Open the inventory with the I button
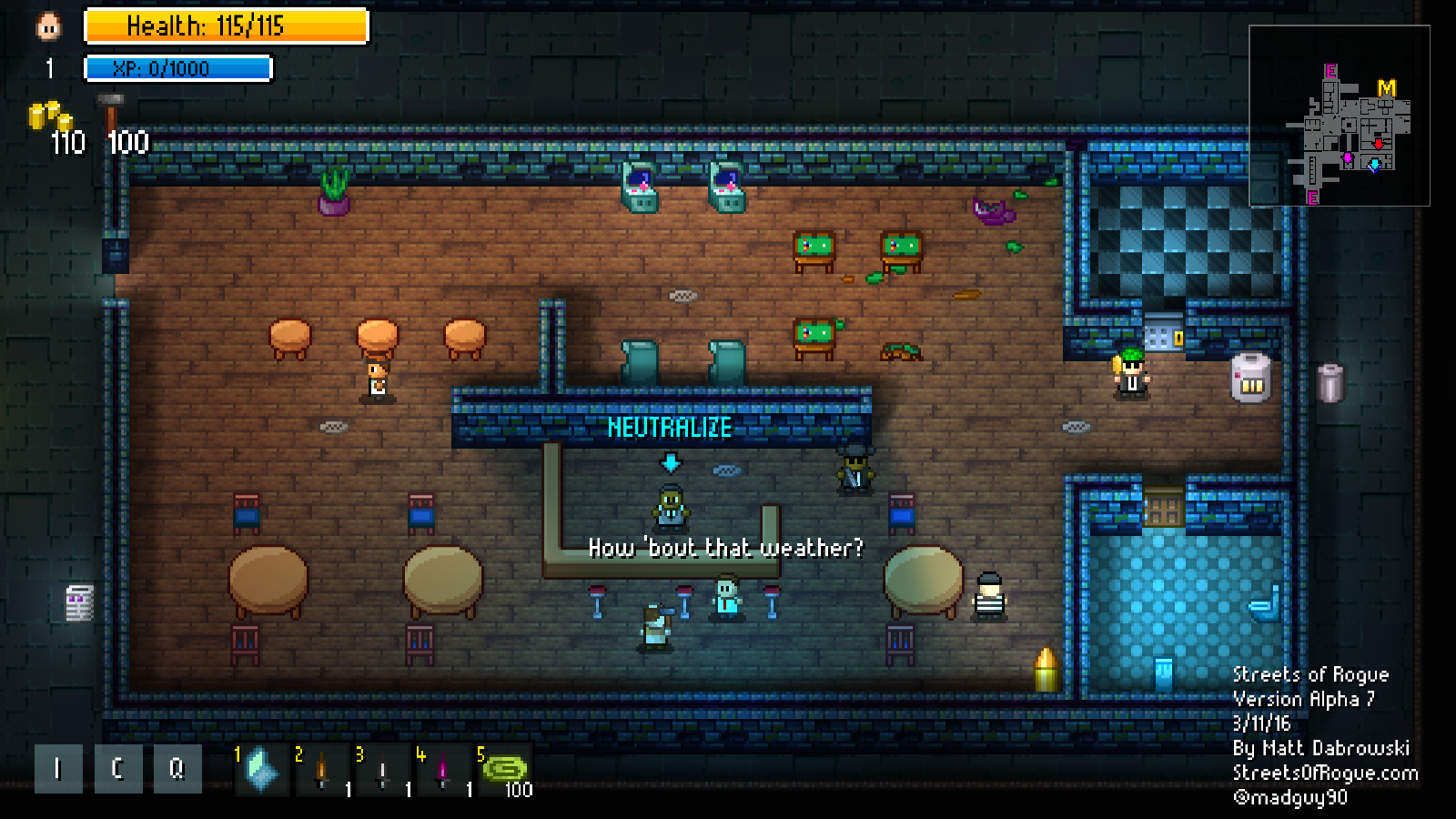The height and width of the screenshot is (819, 1456). pyautogui.click(x=56, y=769)
